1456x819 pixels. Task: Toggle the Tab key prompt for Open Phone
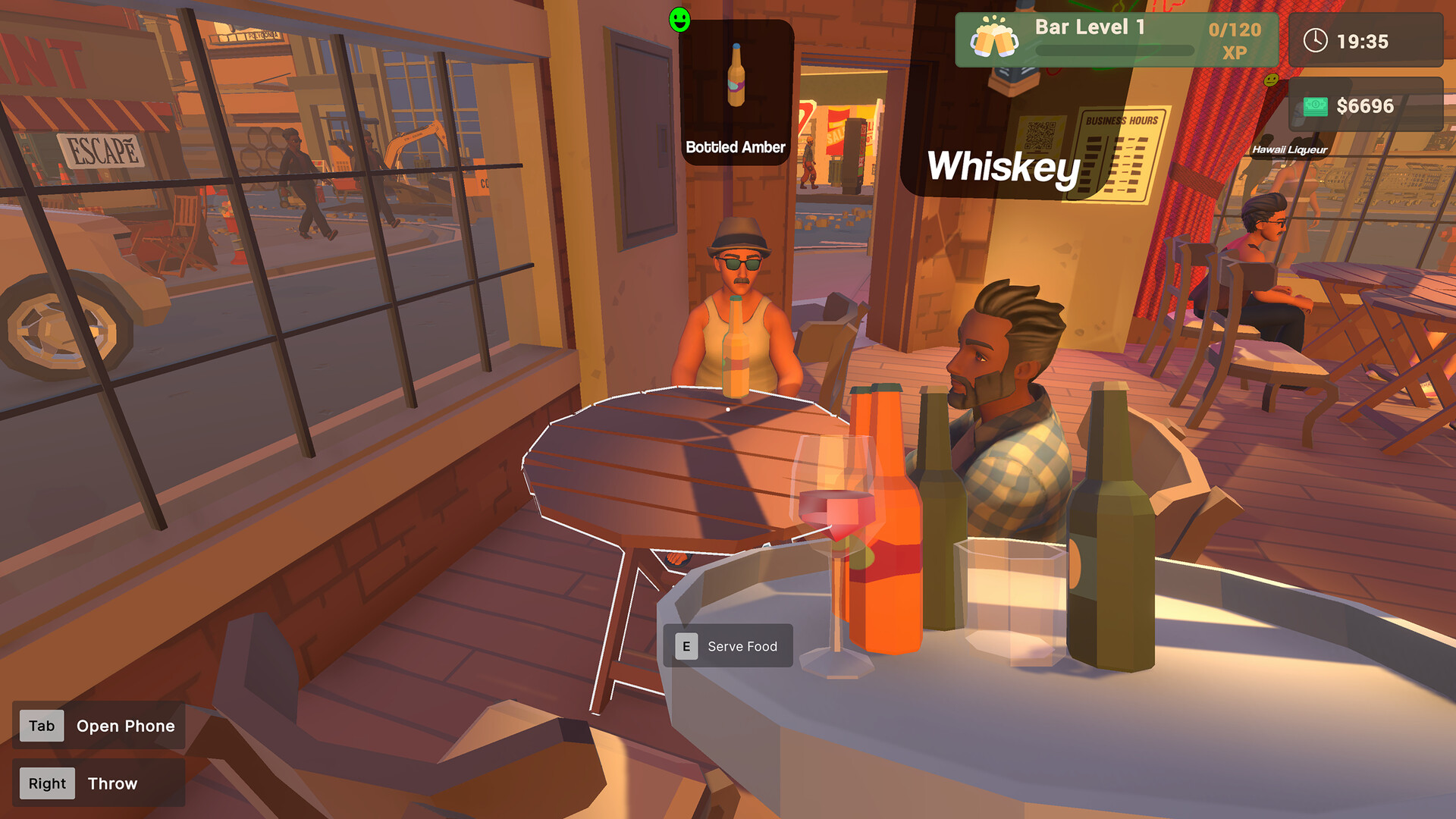coord(40,726)
